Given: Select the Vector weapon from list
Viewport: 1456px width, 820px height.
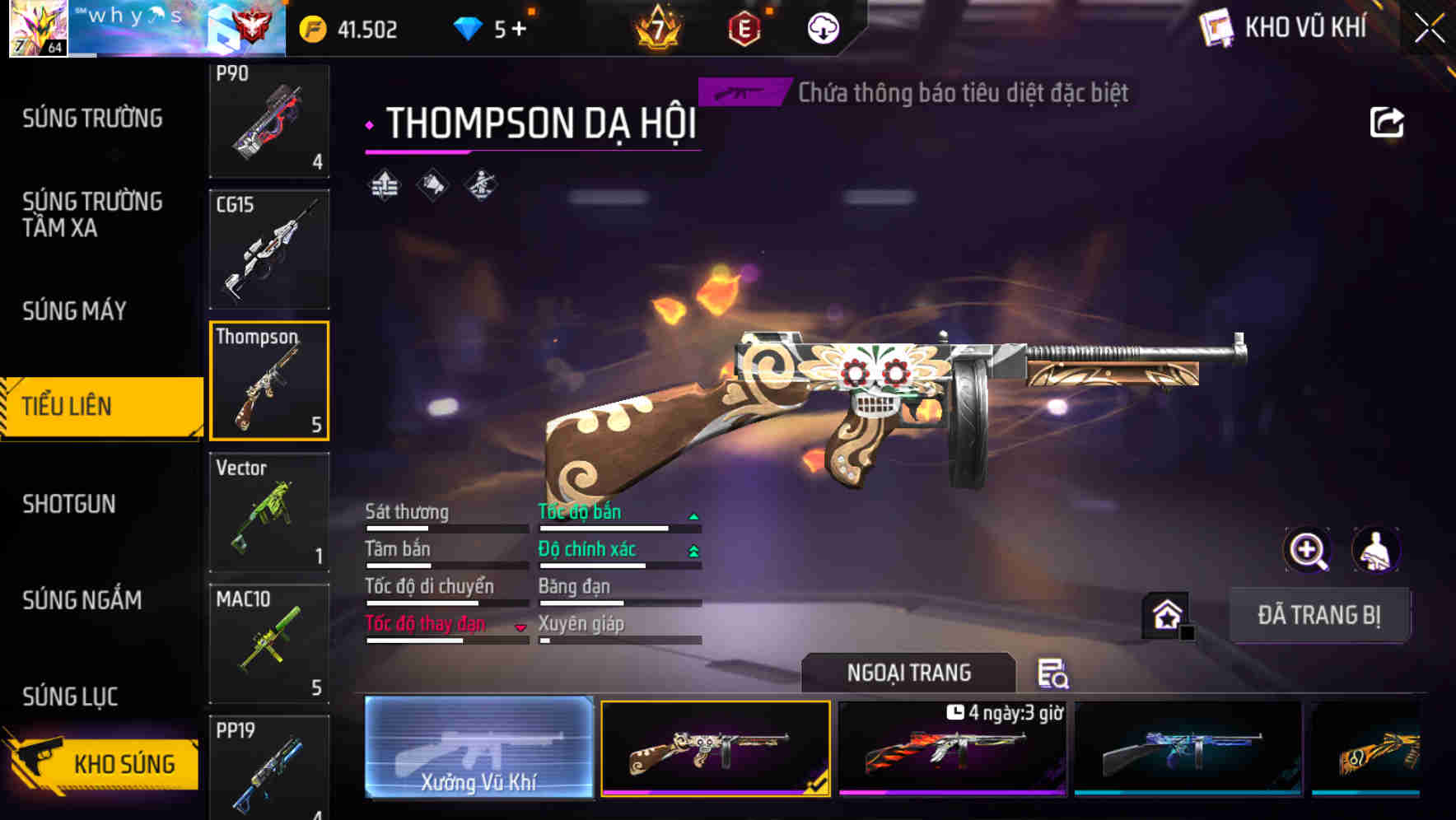Looking at the screenshot, I should 269,512.
